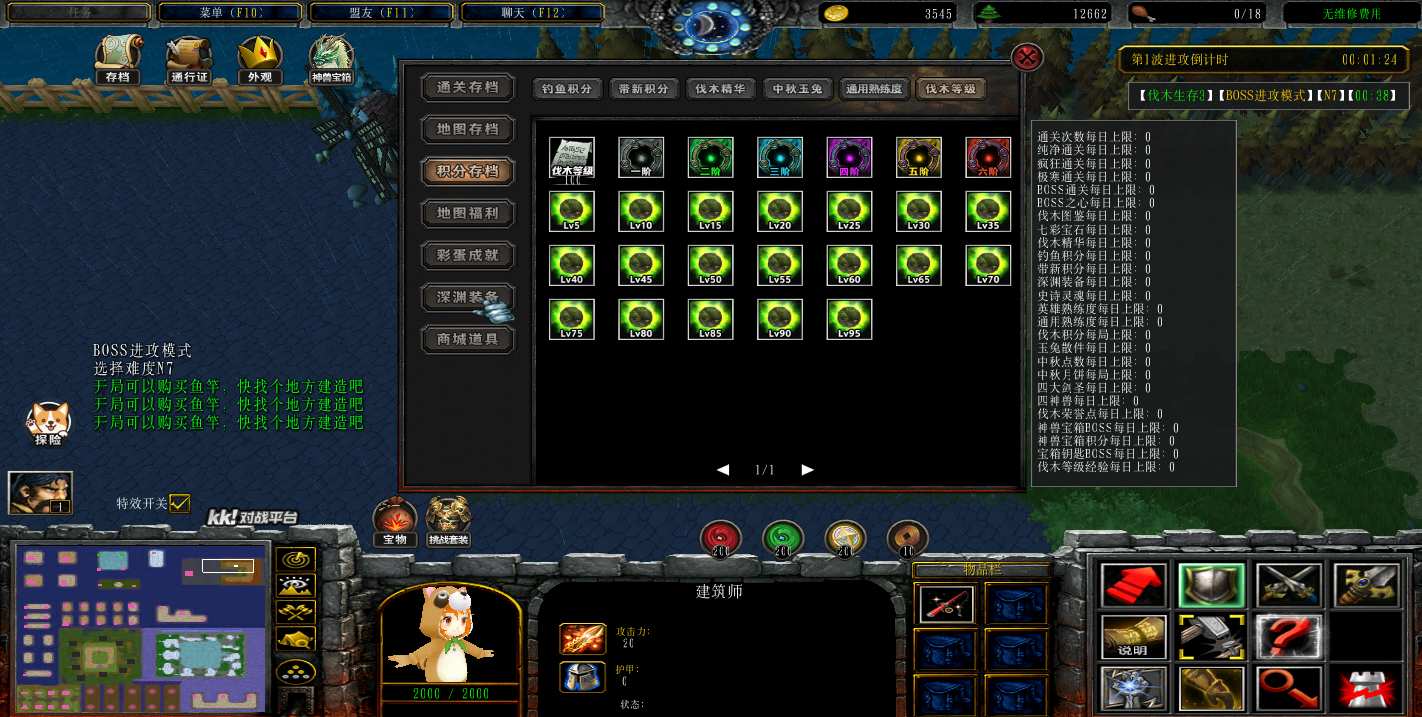1422x717 pixels.
Task: Select the Lv50 logging level icon
Action: [x=711, y=265]
